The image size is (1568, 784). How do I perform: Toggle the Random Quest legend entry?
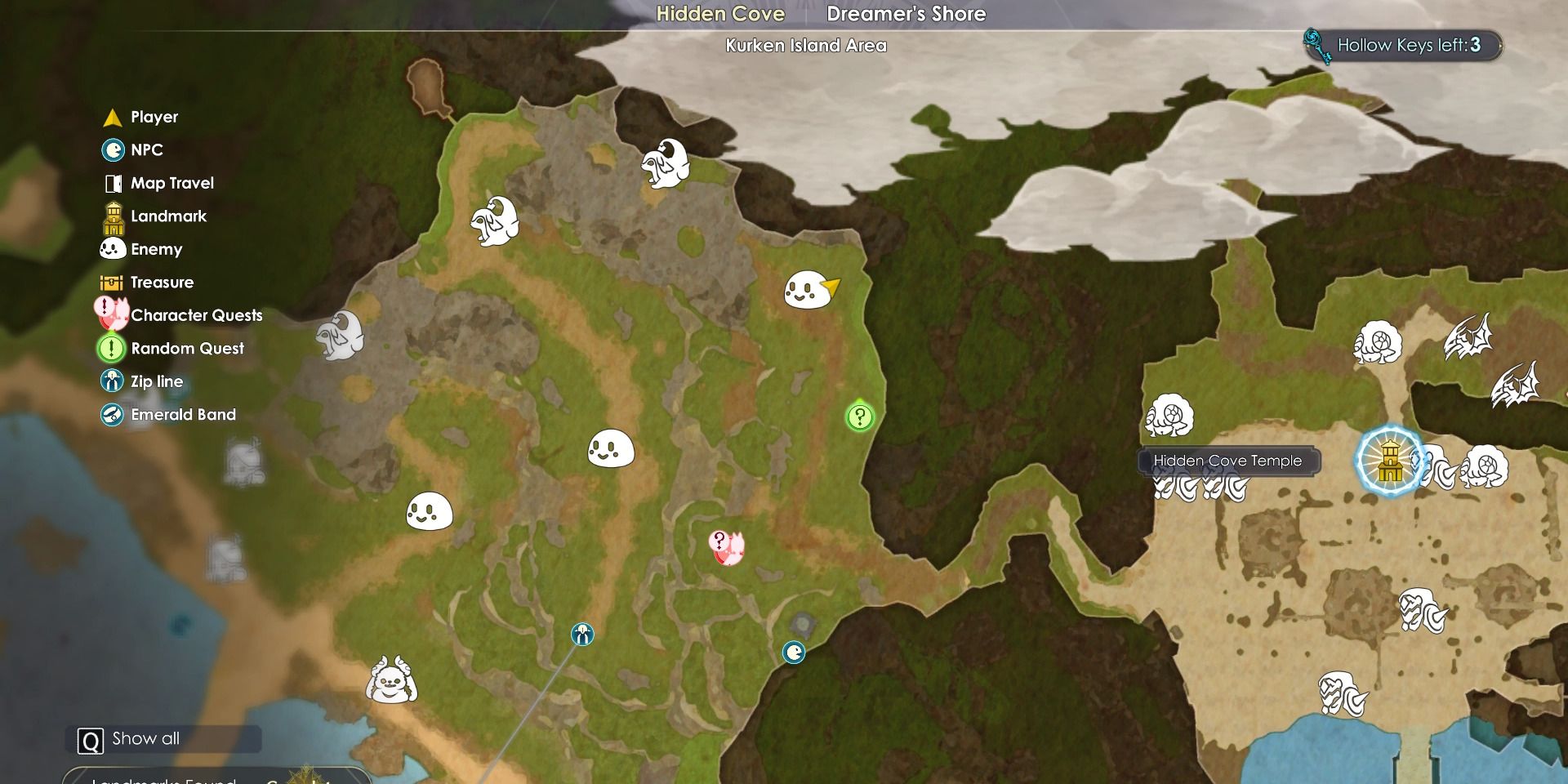point(187,349)
